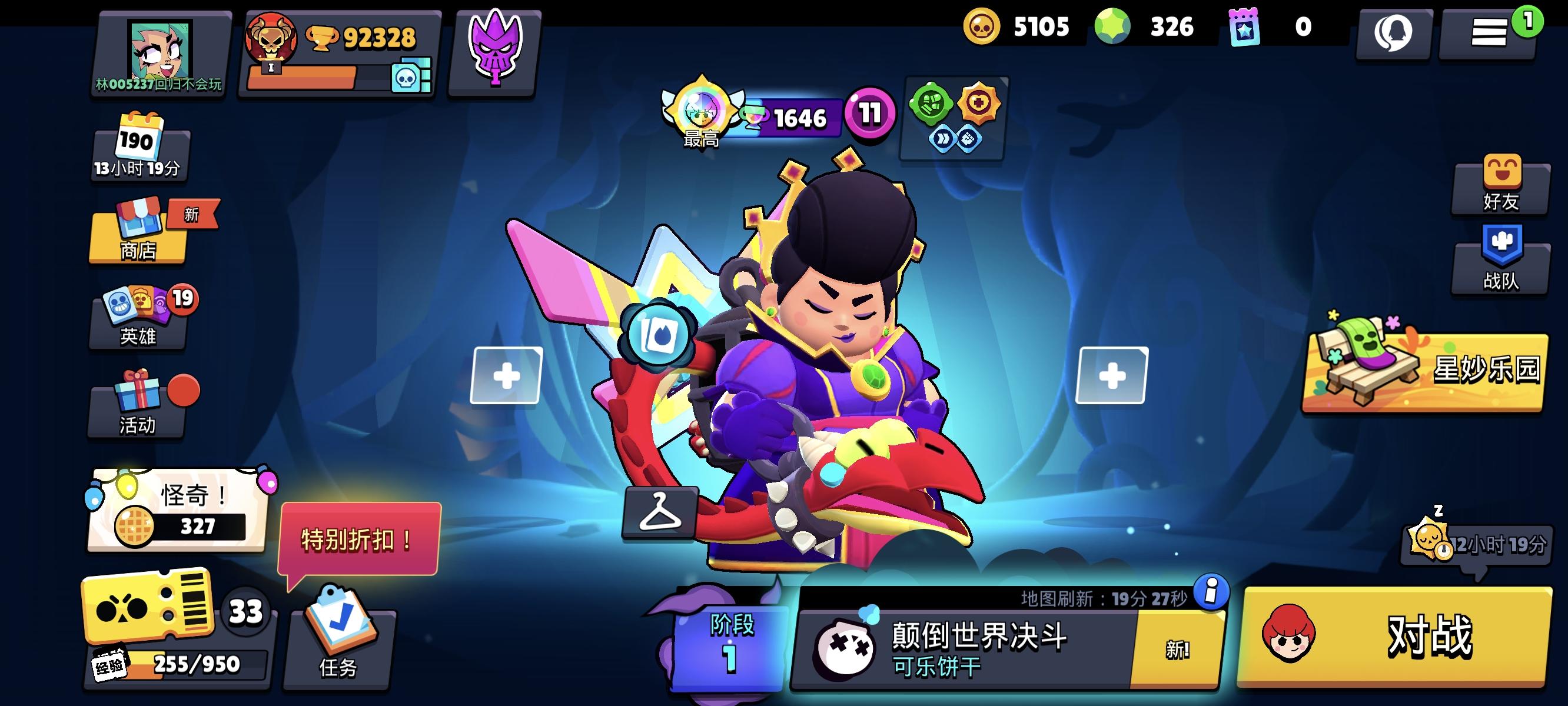This screenshot has width=1568, height=706.
Task: Open the 活动 events screen
Action: click(139, 408)
